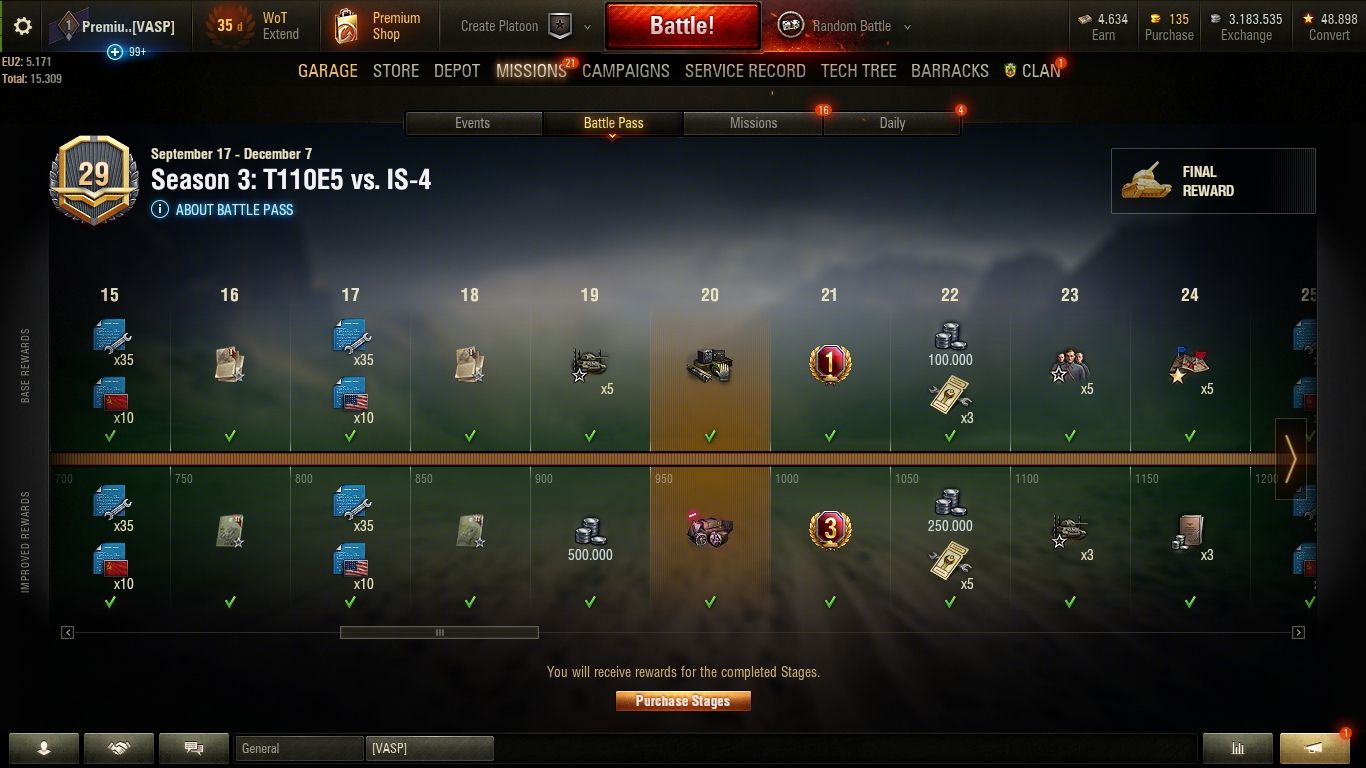The image size is (1366, 768).
Task: Open the clan chat handshake icon
Action: coord(118,747)
